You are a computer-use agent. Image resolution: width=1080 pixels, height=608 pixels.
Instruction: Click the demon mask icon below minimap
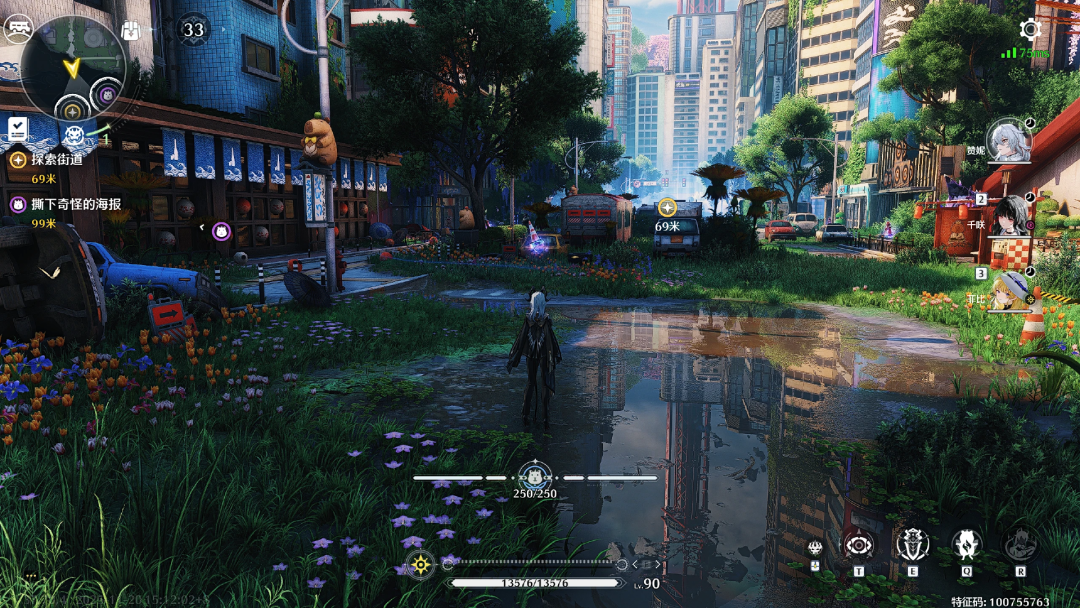[74, 134]
